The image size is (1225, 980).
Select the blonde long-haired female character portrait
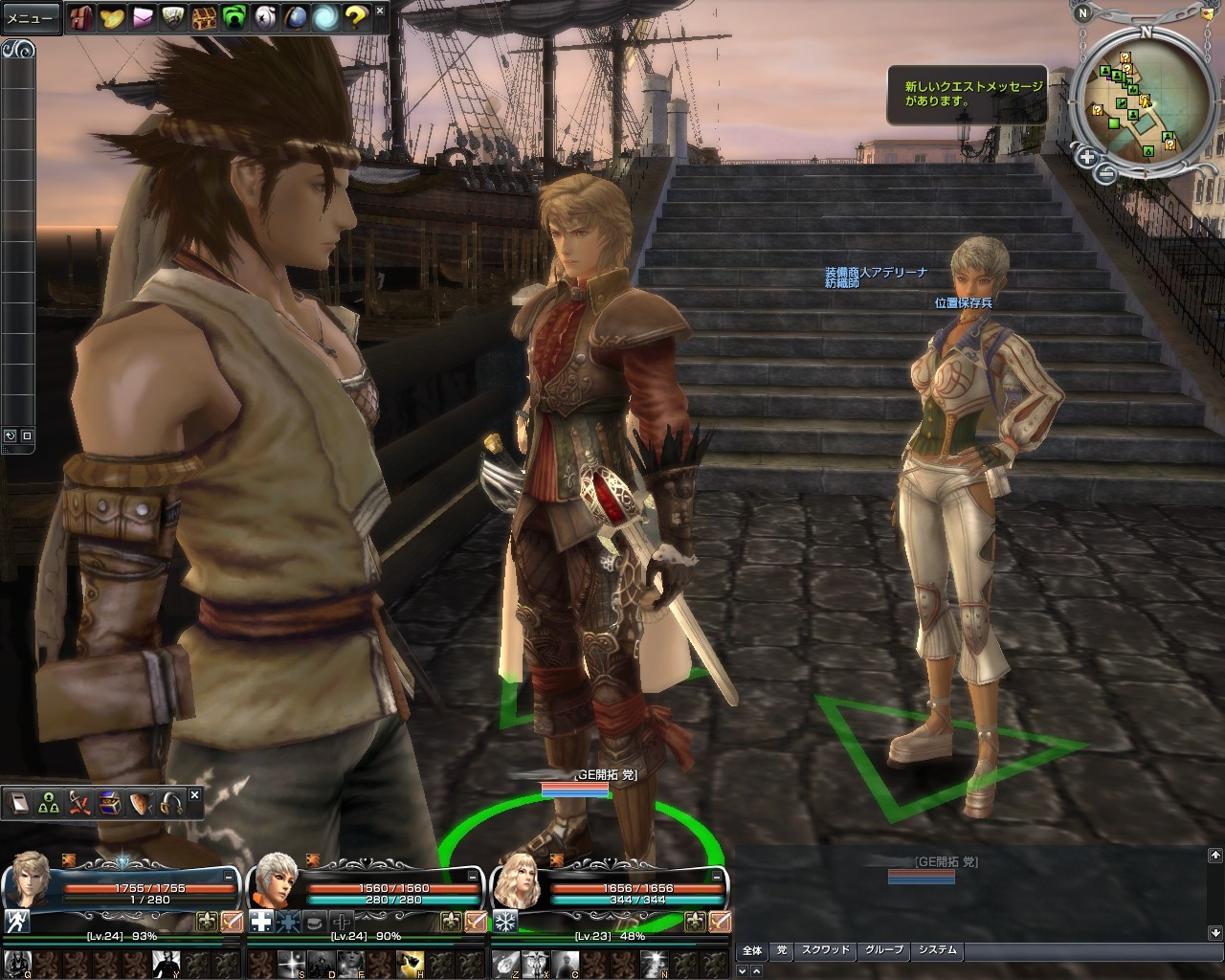pyautogui.click(x=517, y=880)
